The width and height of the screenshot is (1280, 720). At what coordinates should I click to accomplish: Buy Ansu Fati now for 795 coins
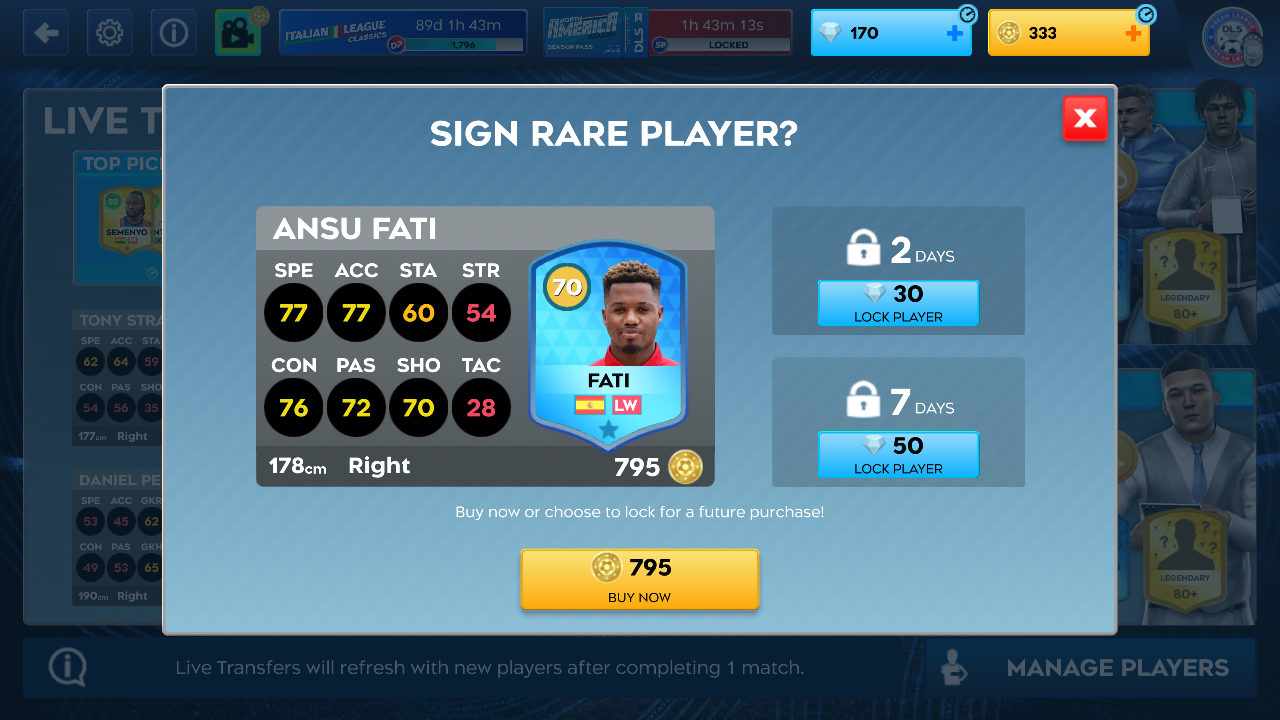[x=640, y=579]
